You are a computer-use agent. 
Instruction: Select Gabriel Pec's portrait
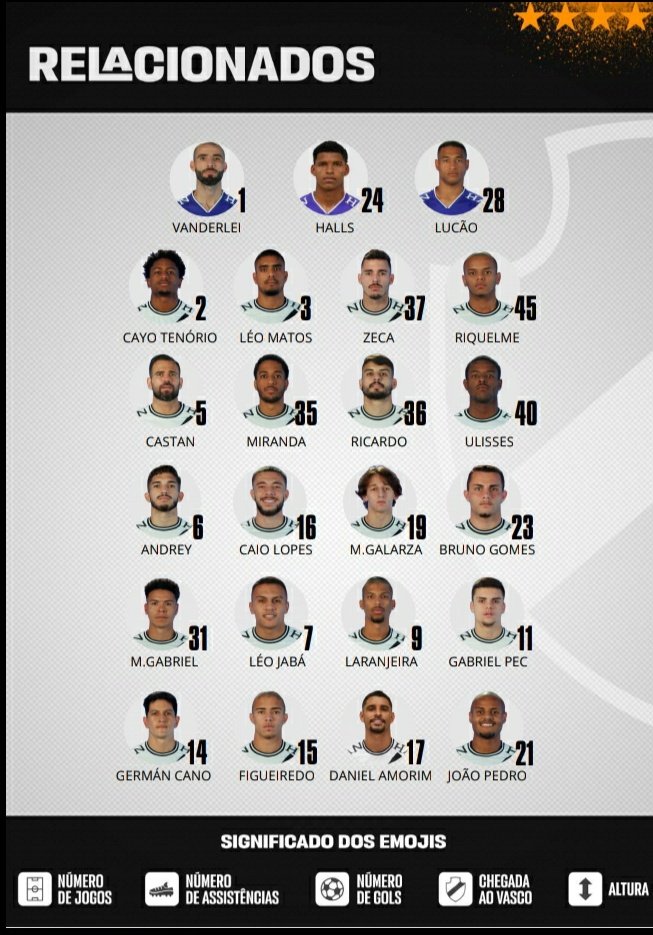point(487,612)
